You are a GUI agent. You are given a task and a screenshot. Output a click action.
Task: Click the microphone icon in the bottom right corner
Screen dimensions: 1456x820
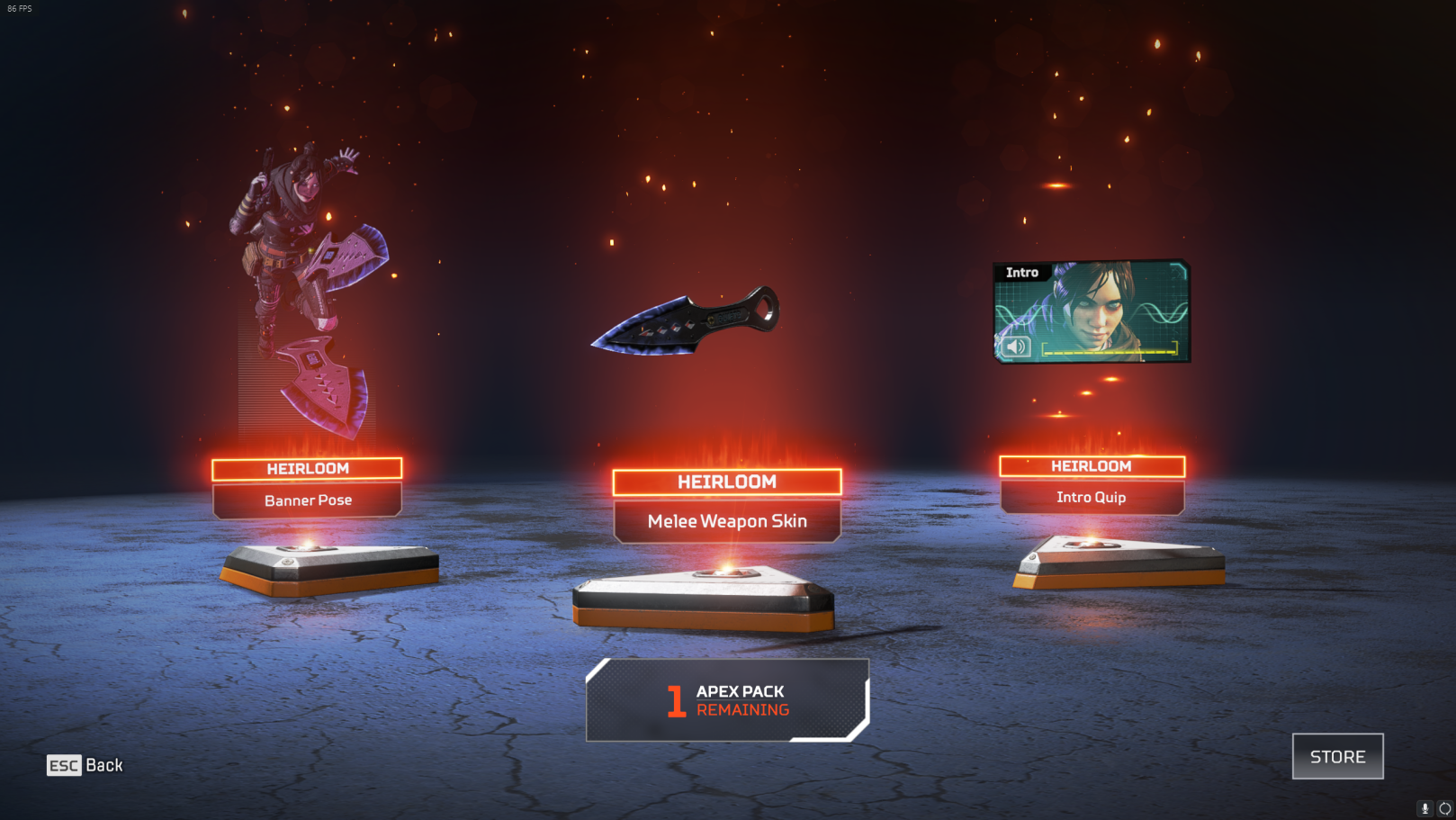click(1425, 808)
